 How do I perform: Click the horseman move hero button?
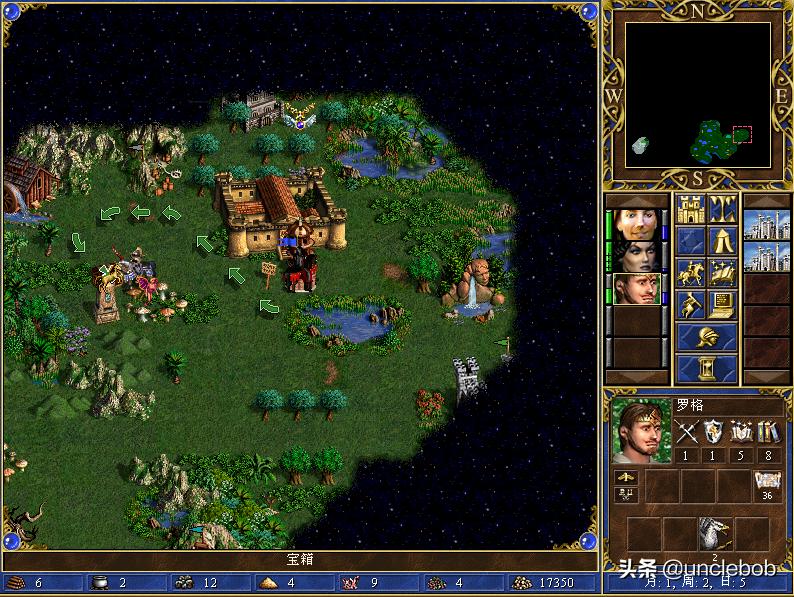(x=691, y=273)
